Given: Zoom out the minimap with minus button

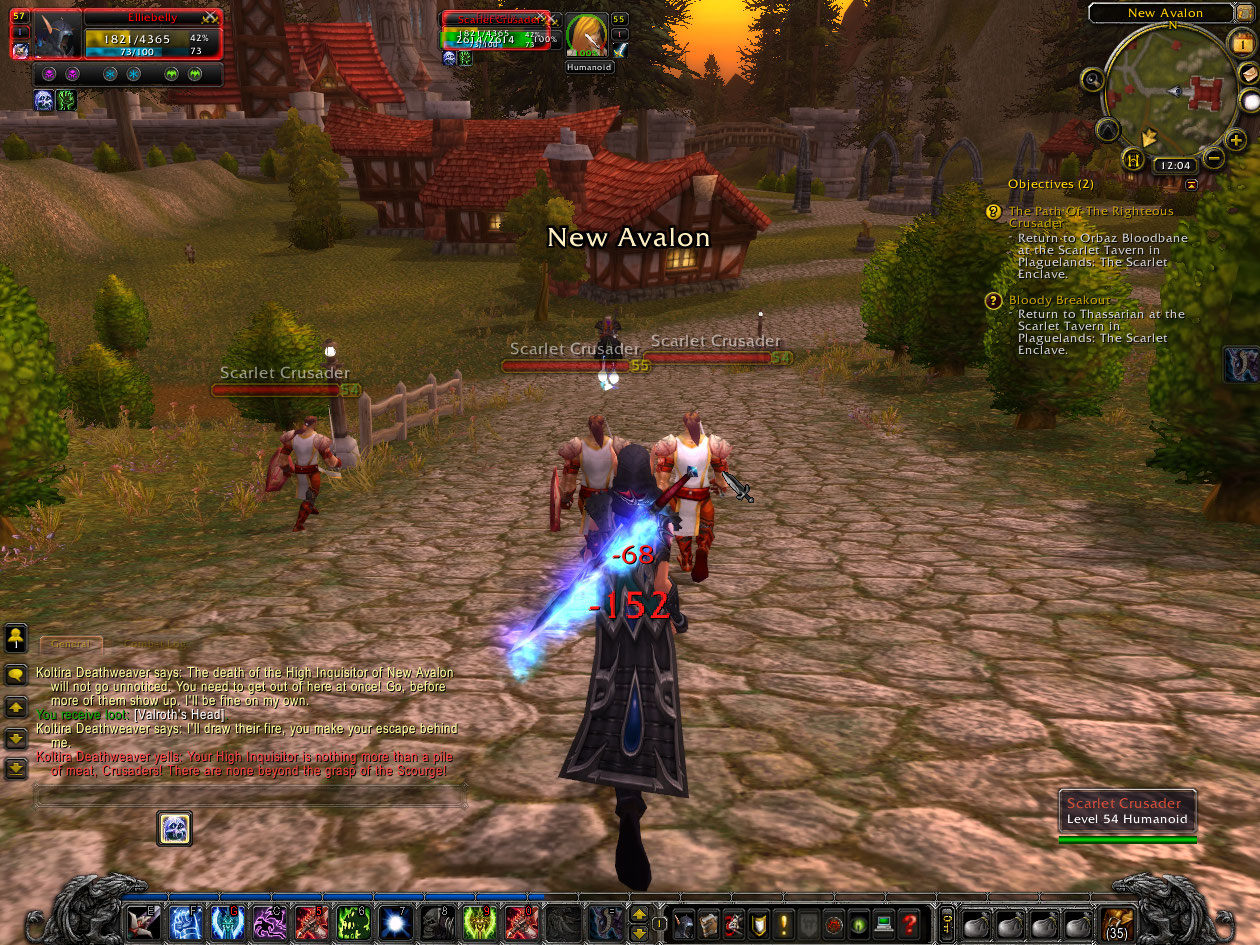Looking at the screenshot, I should click(x=1212, y=158).
